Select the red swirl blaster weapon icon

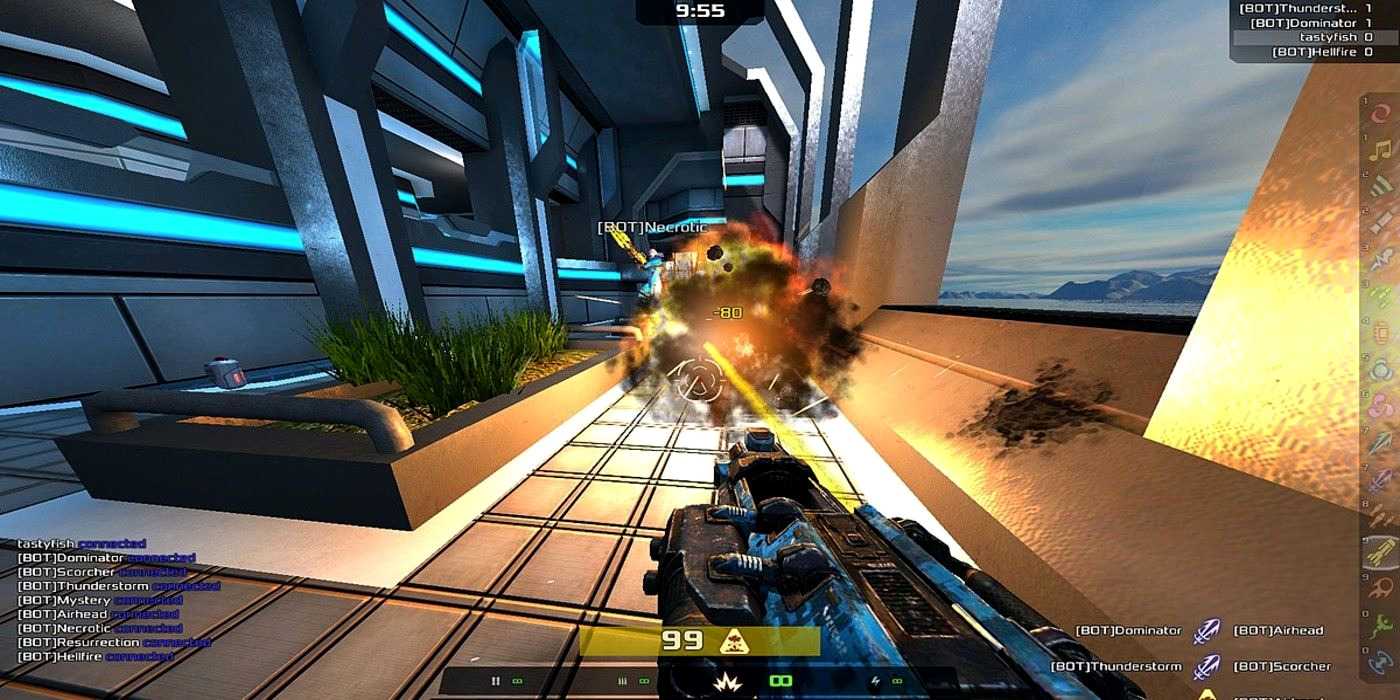1381,113
